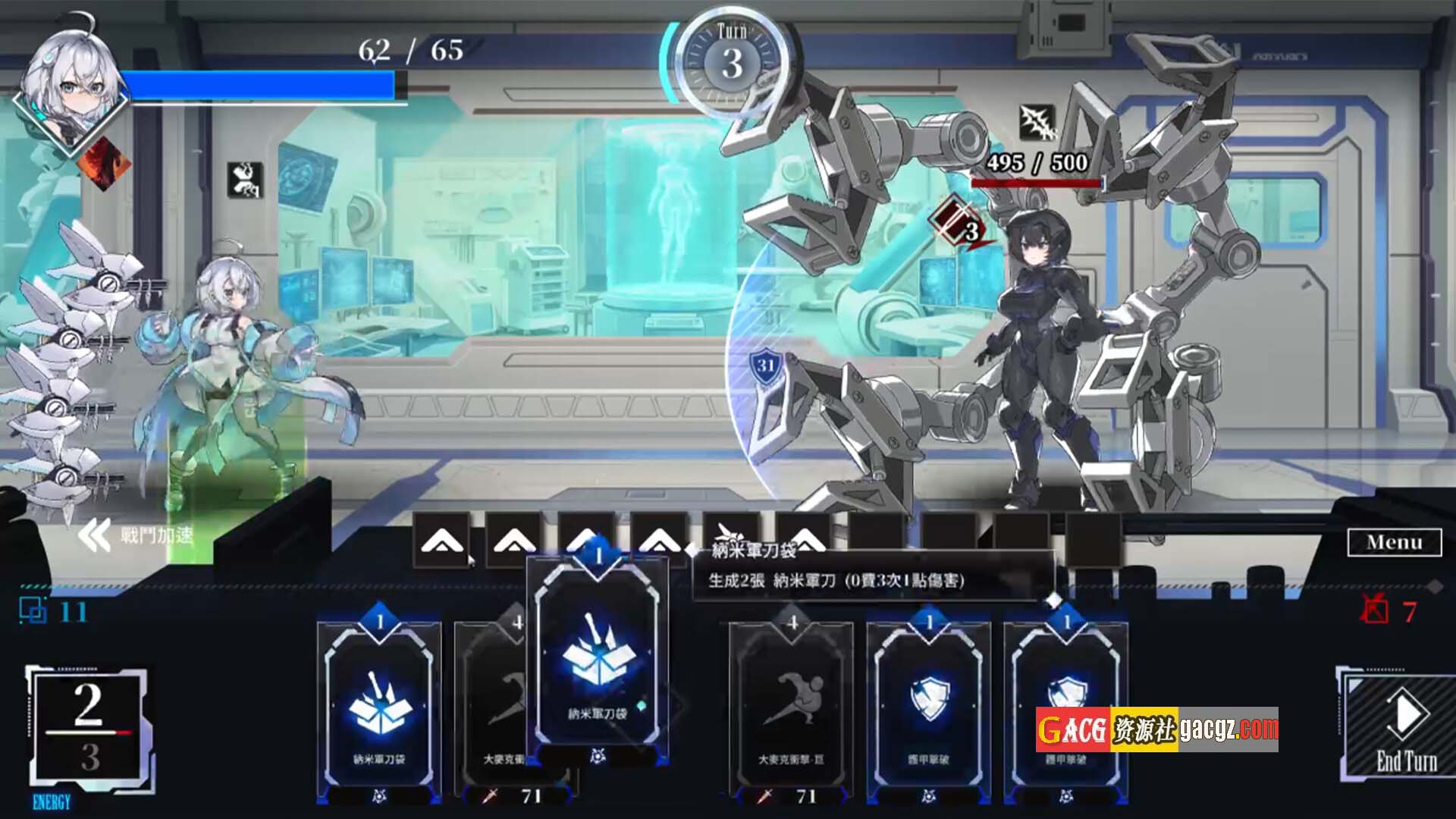Open the draw pile showing 11 cards
This screenshot has width=1456, height=819.
coord(34,611)
